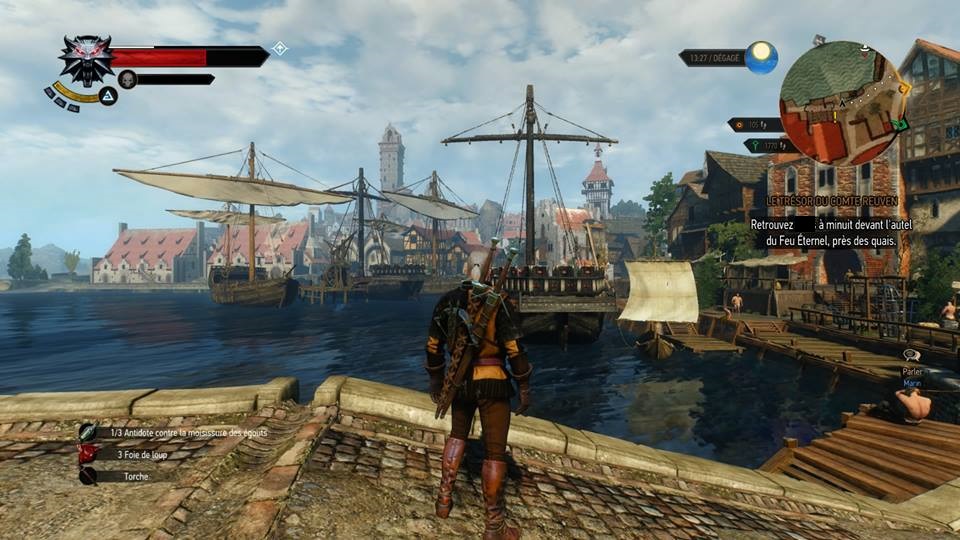Click the wolf medallion icon
Viewport: 960px width, 540px height.
point(85,58)
